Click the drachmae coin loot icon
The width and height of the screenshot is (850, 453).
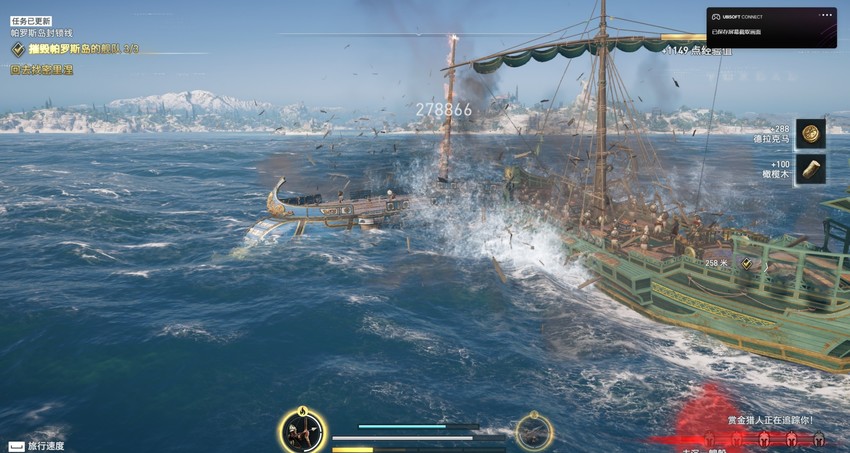[x=810, y=133]
